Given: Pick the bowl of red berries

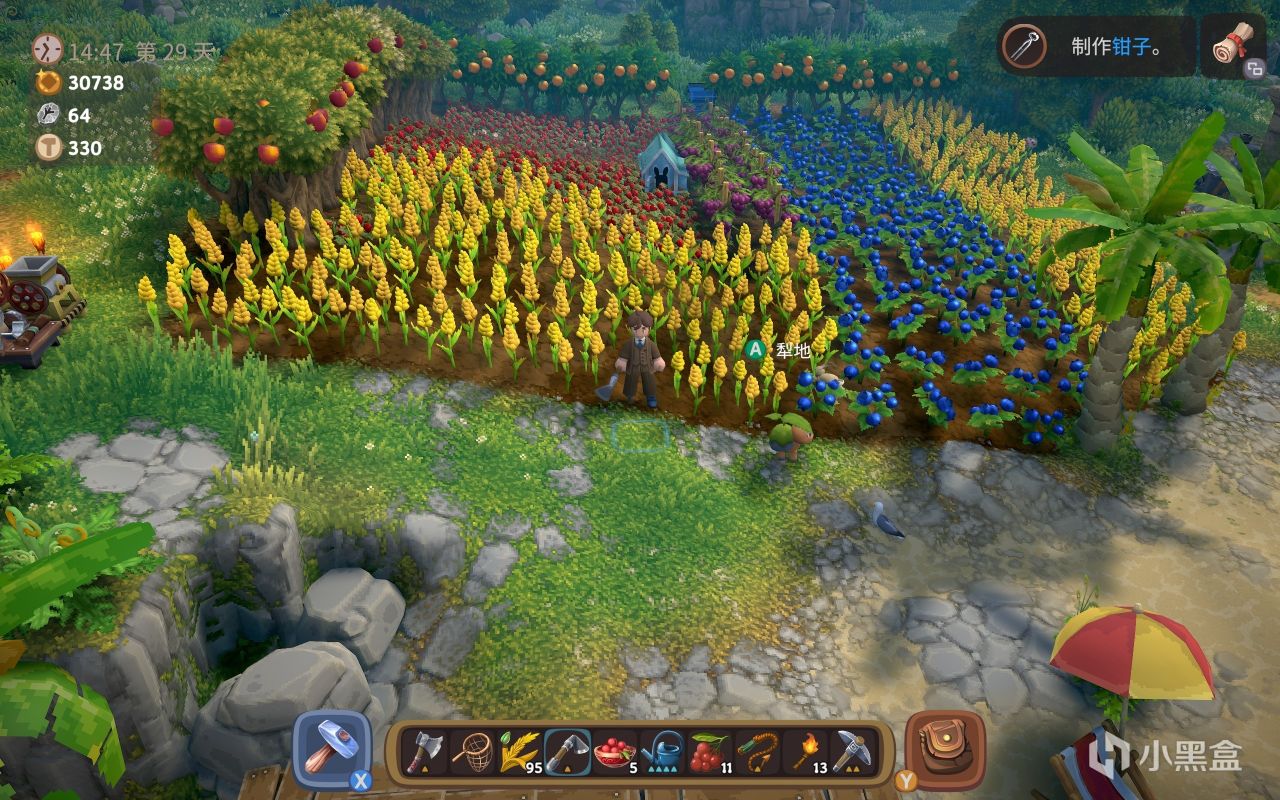Looking at the screenshot, I should point(613,751).
